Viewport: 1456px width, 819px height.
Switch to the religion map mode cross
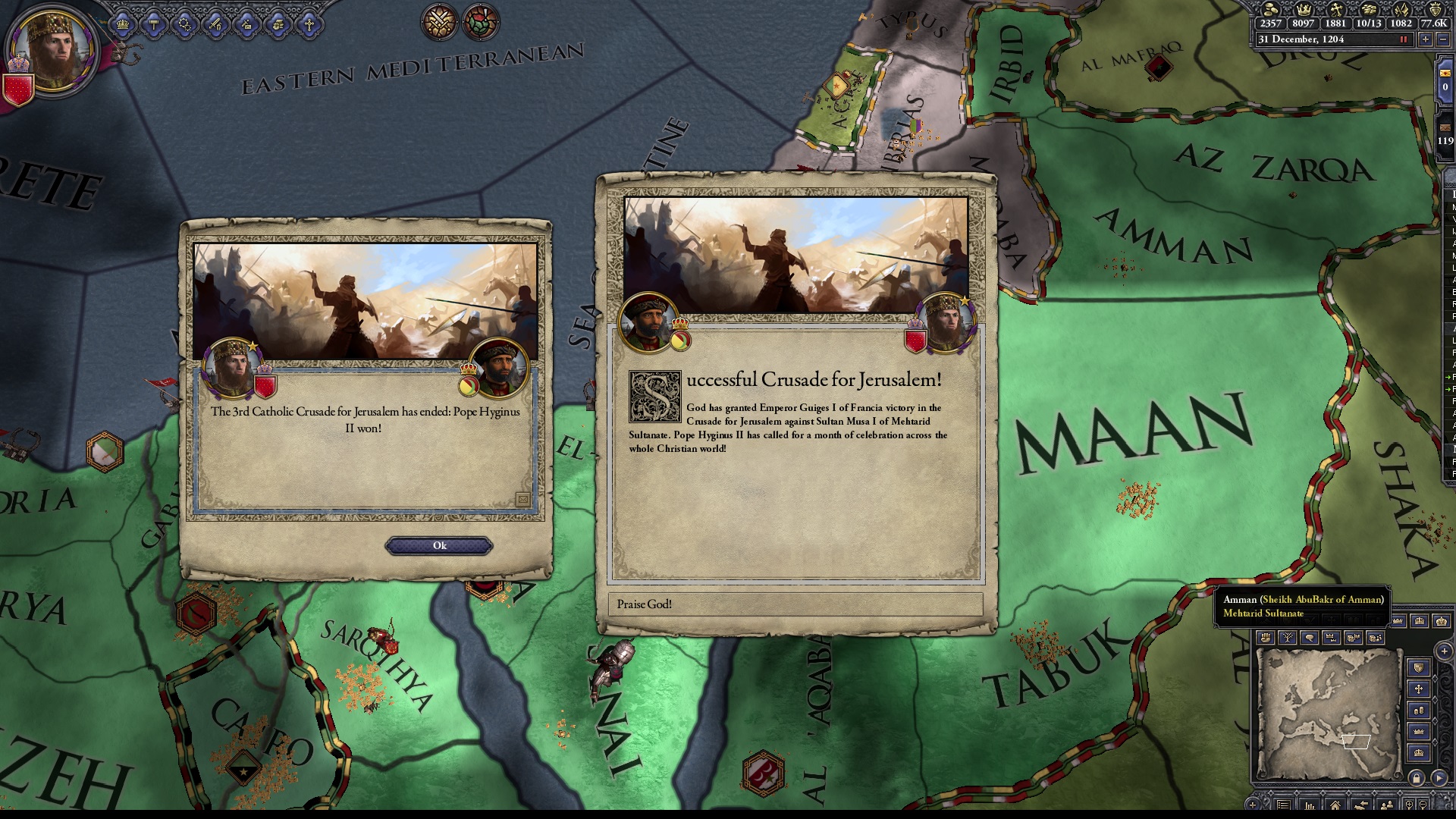[1419, 689]
